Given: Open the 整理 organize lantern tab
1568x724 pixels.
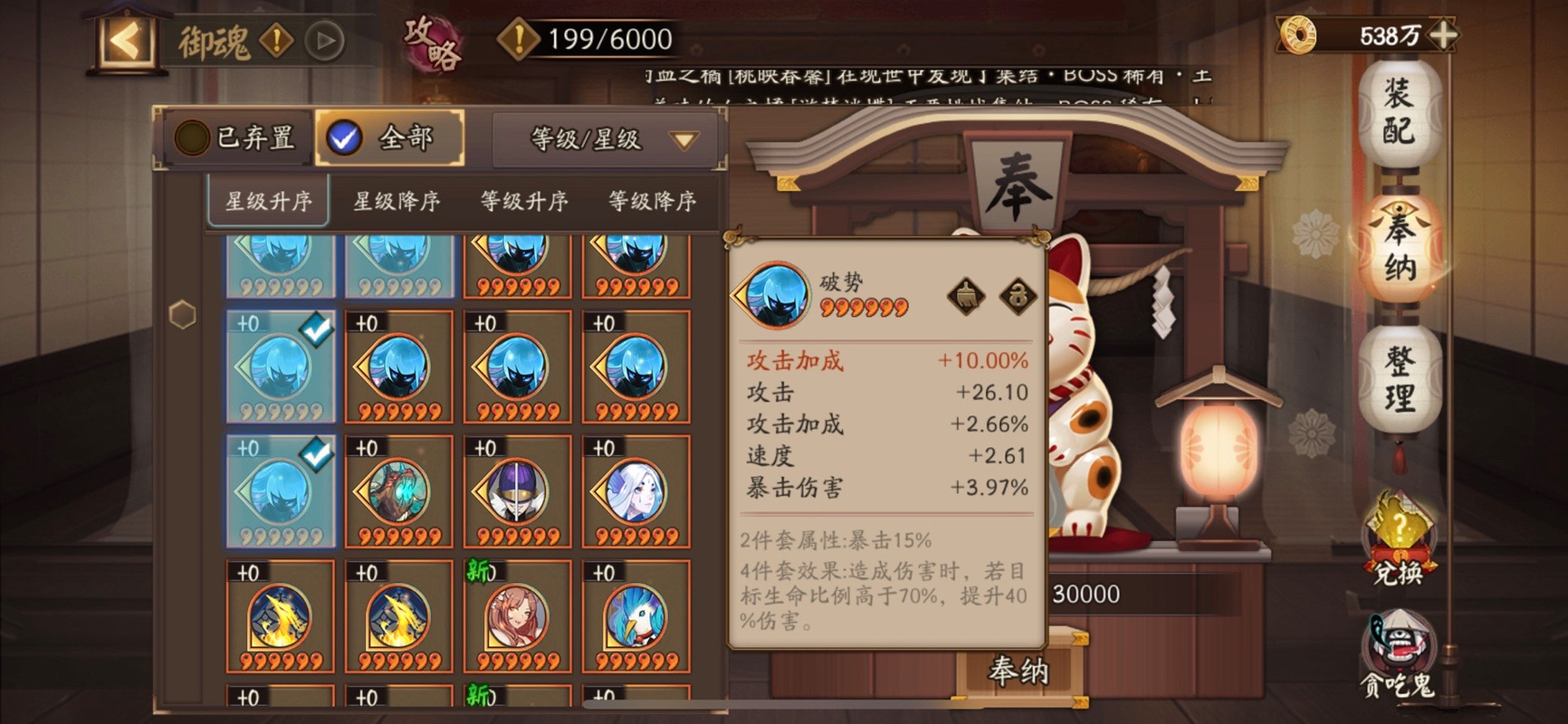Looking at the screenshot, I should click(1399, 380).
